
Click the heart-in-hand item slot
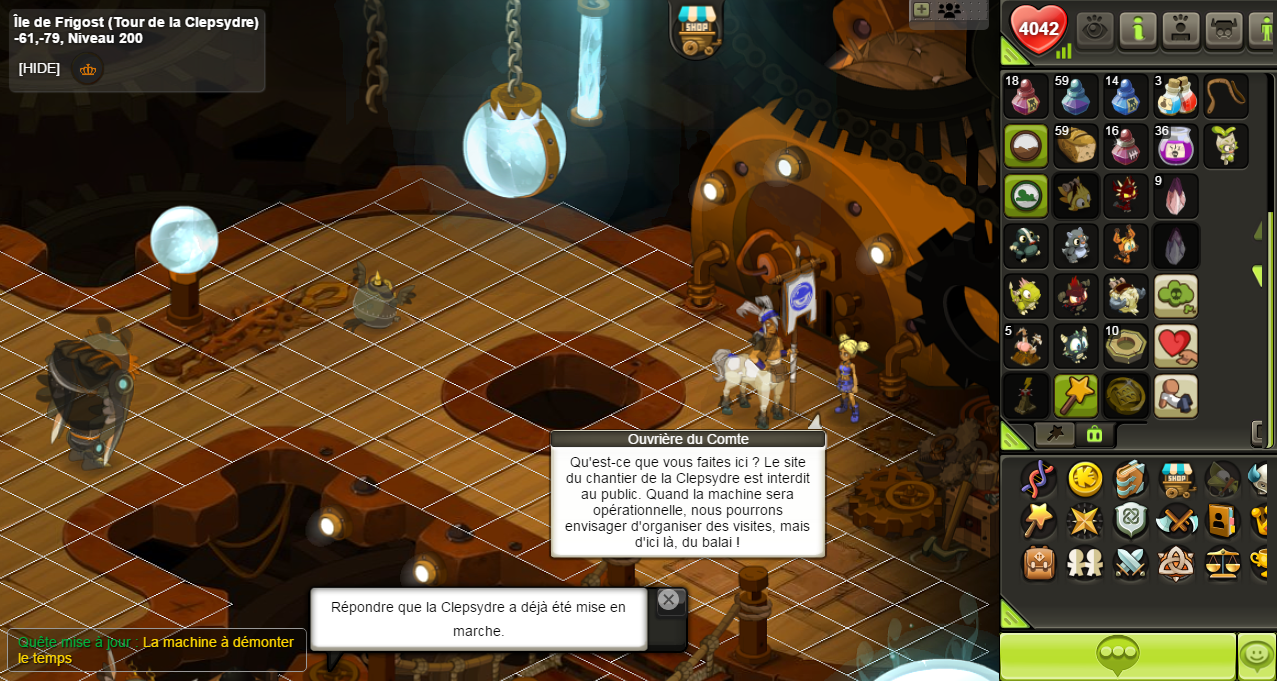(1175, 346)
